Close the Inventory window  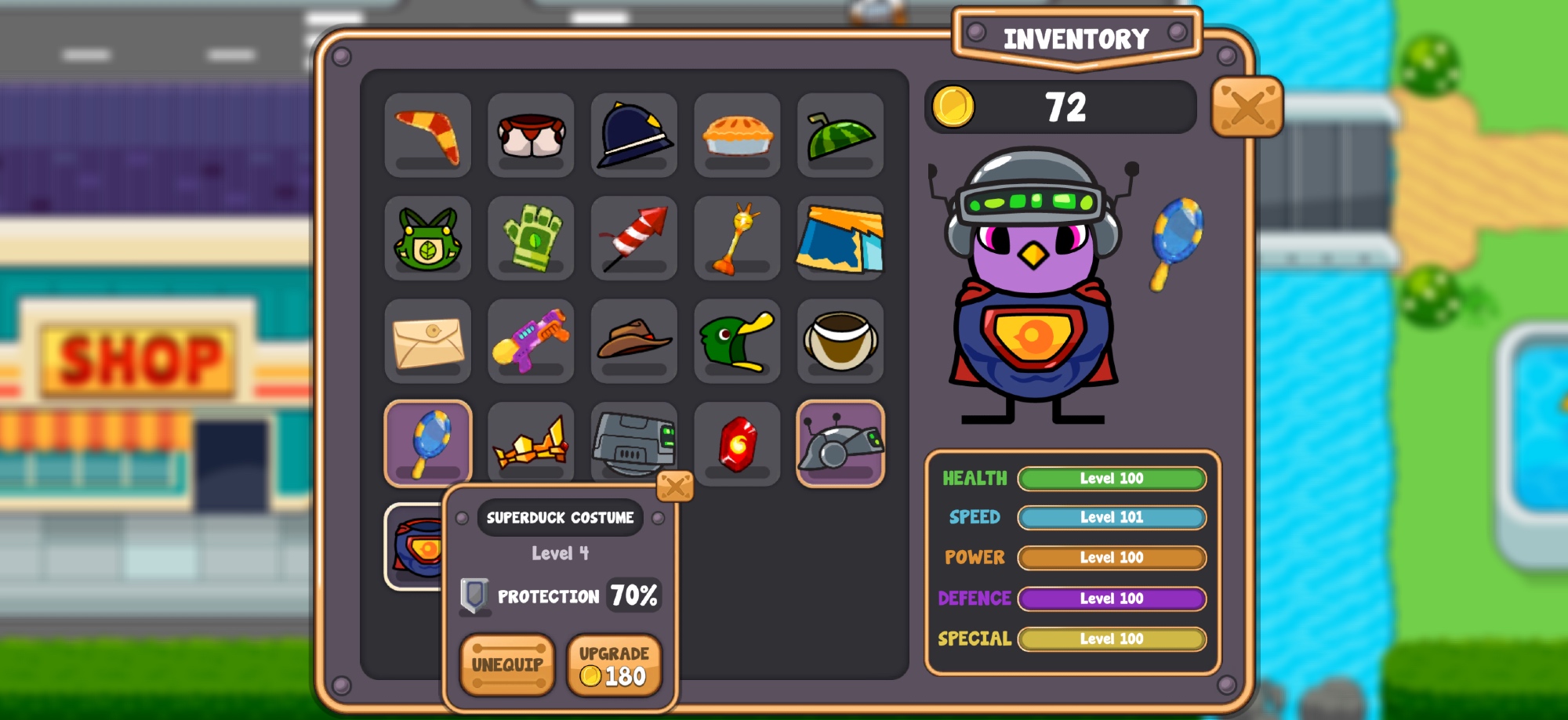(x=1247, y=107)
